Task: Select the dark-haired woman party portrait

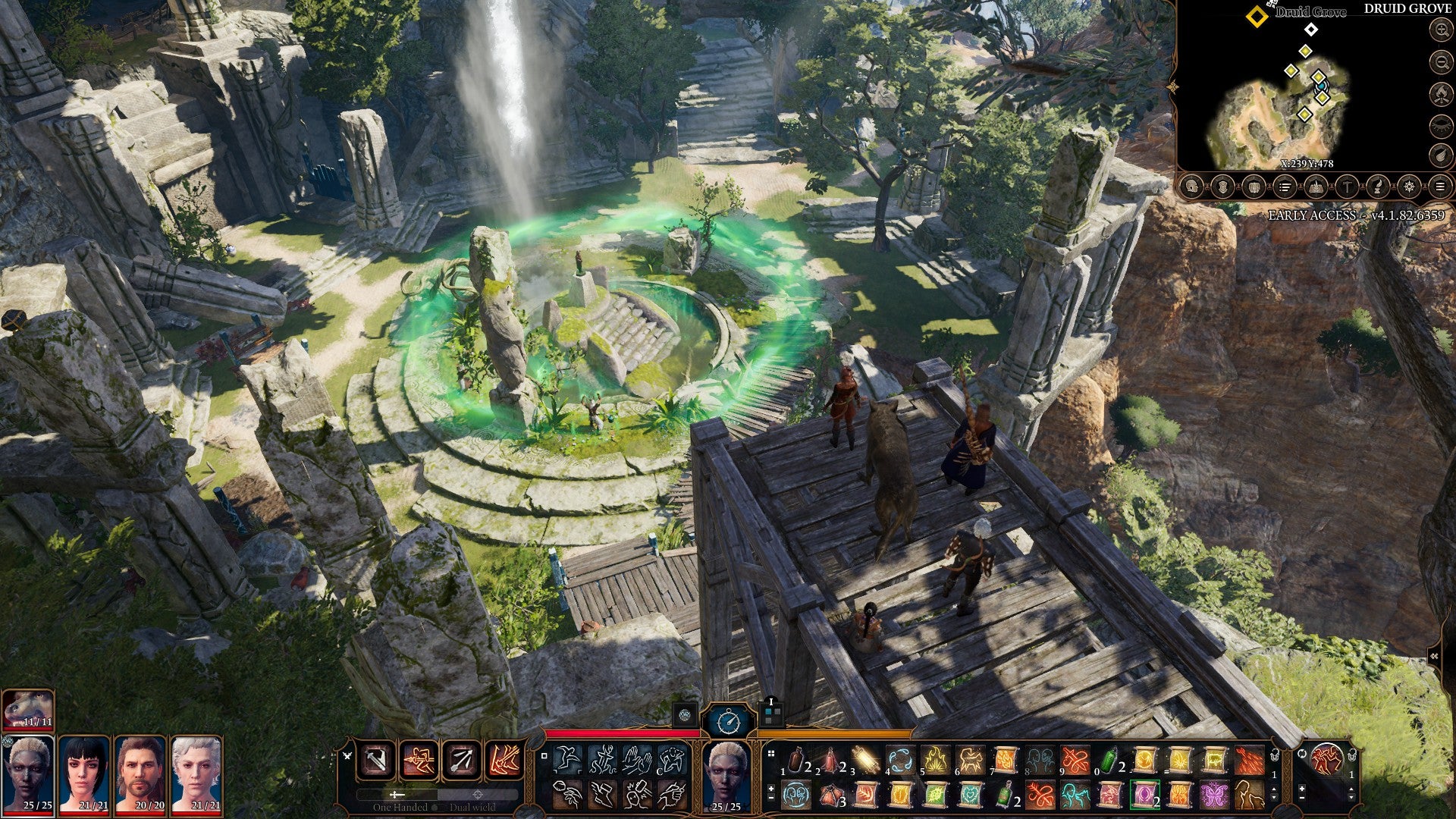Action: coord(84,774)
